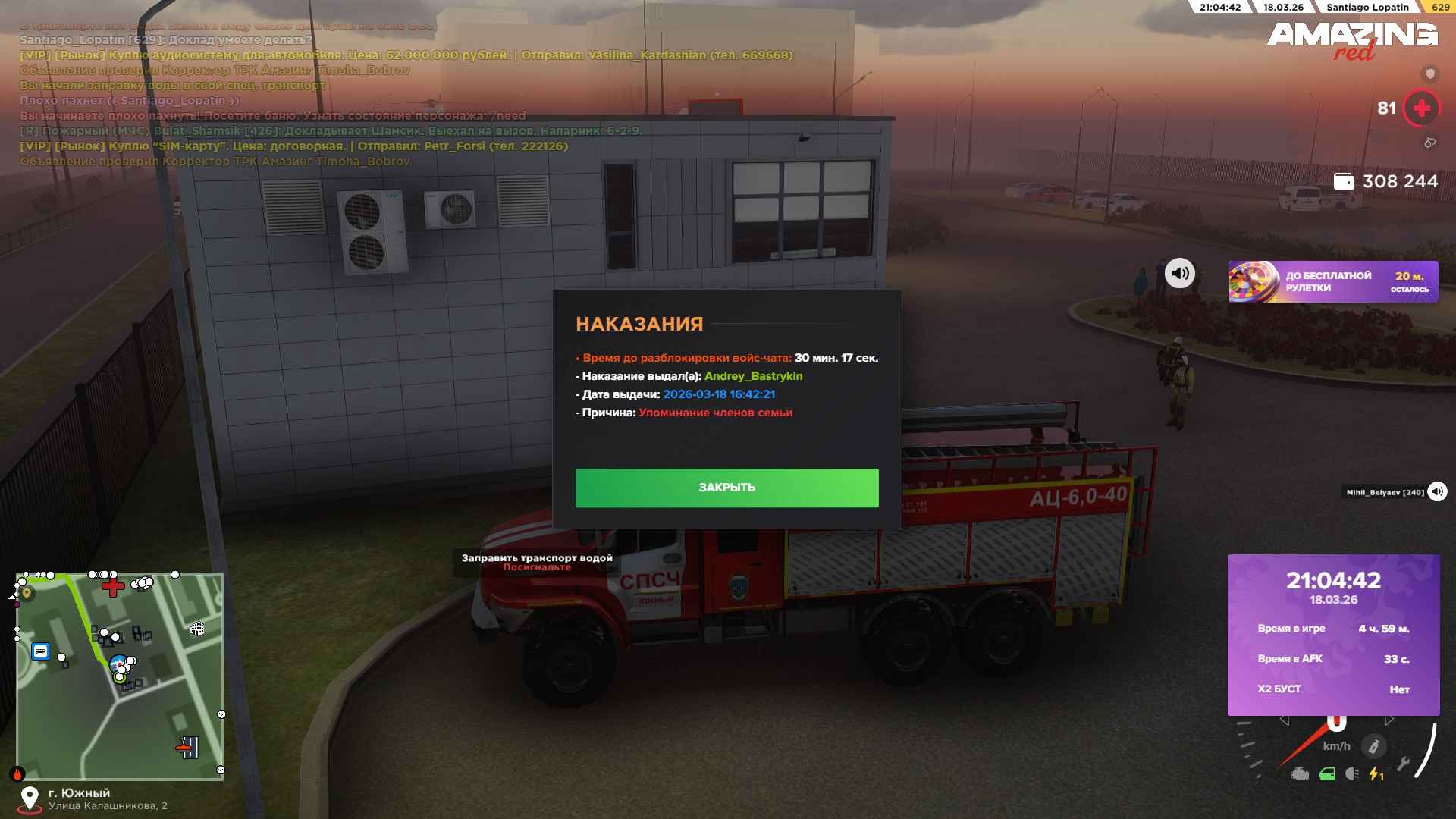Open the purple game time info panel
Image resolution: width=1456 pixels, height=819 pixels.
(1333, 635)
